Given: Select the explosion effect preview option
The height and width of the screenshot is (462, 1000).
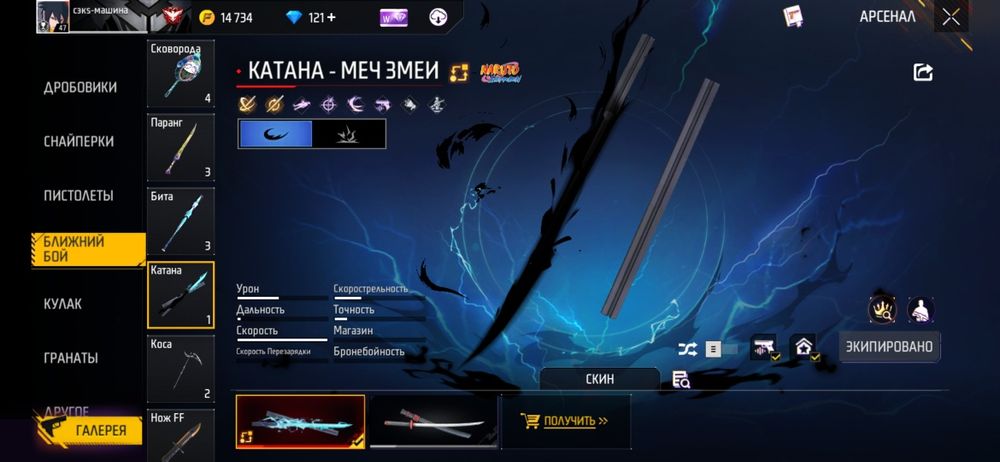Looking at the screenshot, I should (x=348, y=134).
